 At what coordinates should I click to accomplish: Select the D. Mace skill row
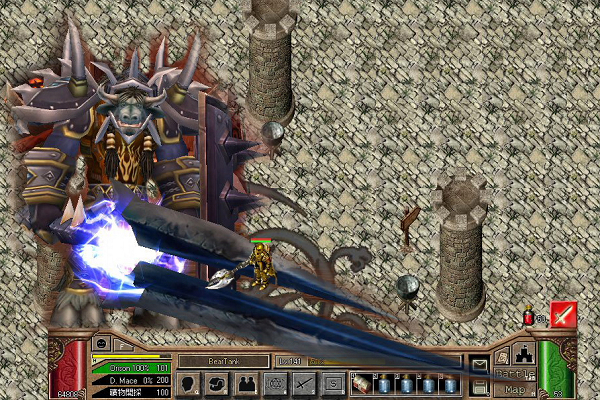131,380
